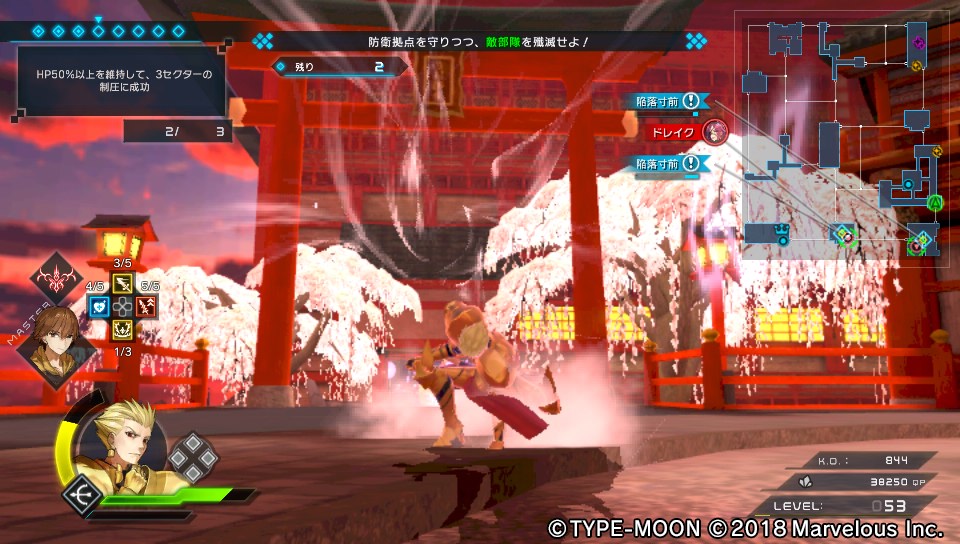Screen dimensions: 960x544
Task: Click the red command seal emblem
Action: (56, 279)
